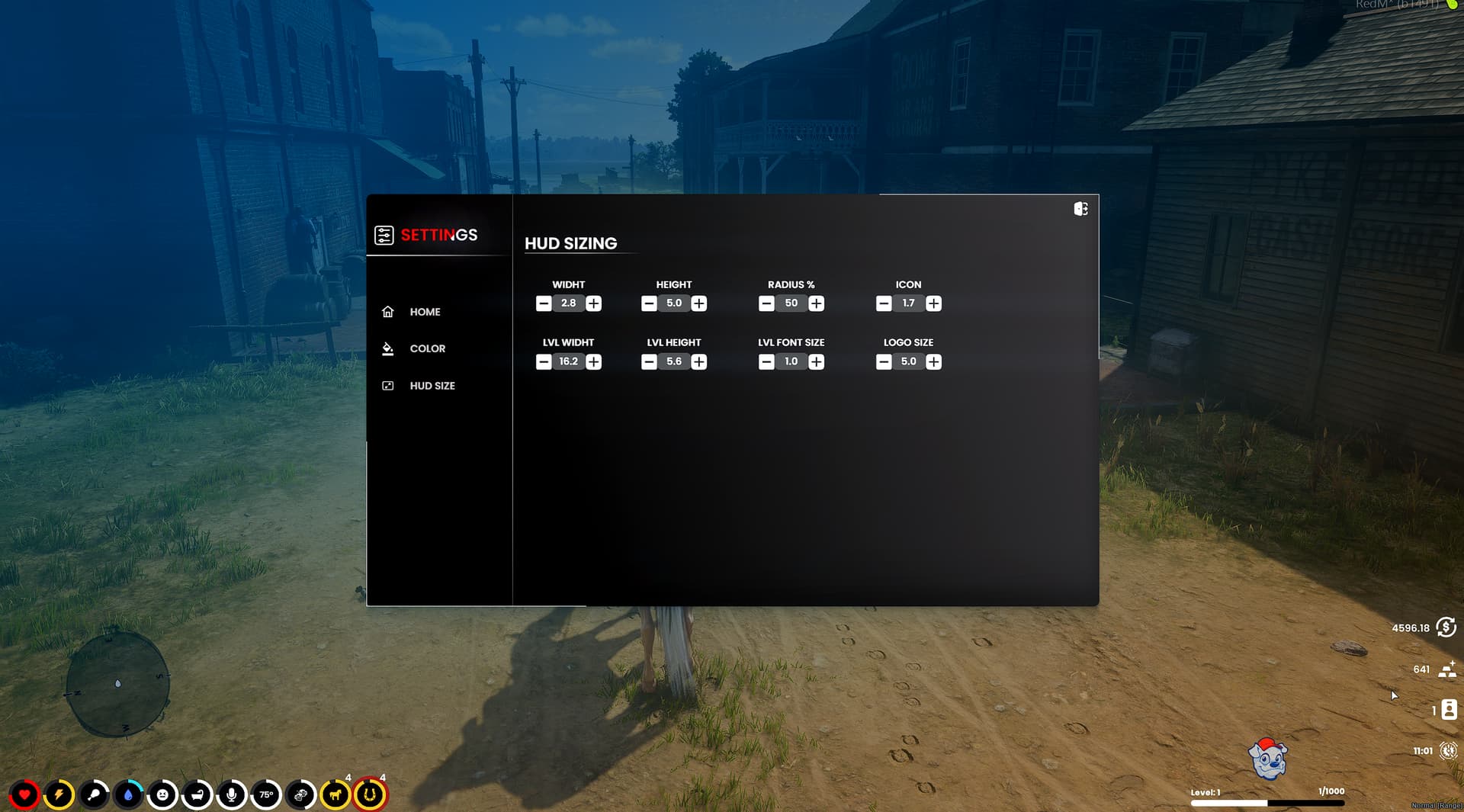The height and width of the screenshot is (812, 1464).
Task: Click the yellow horse status icon
Action: tap(334, 794)
